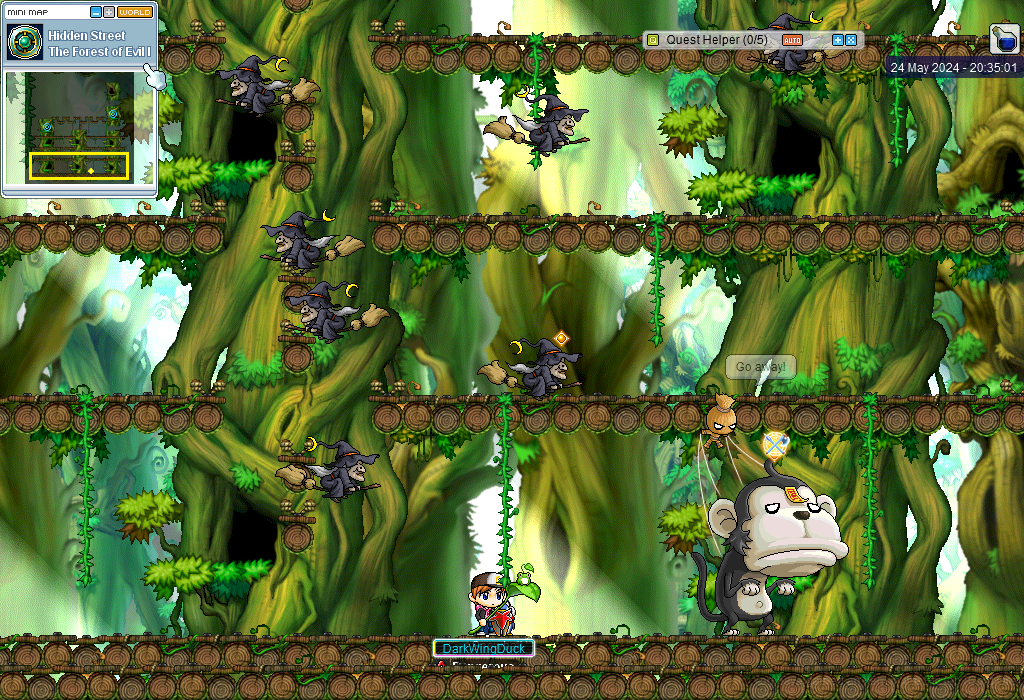Toggle the Quest Helper AUTO button
1024x700 pixels.
point(792,40)
